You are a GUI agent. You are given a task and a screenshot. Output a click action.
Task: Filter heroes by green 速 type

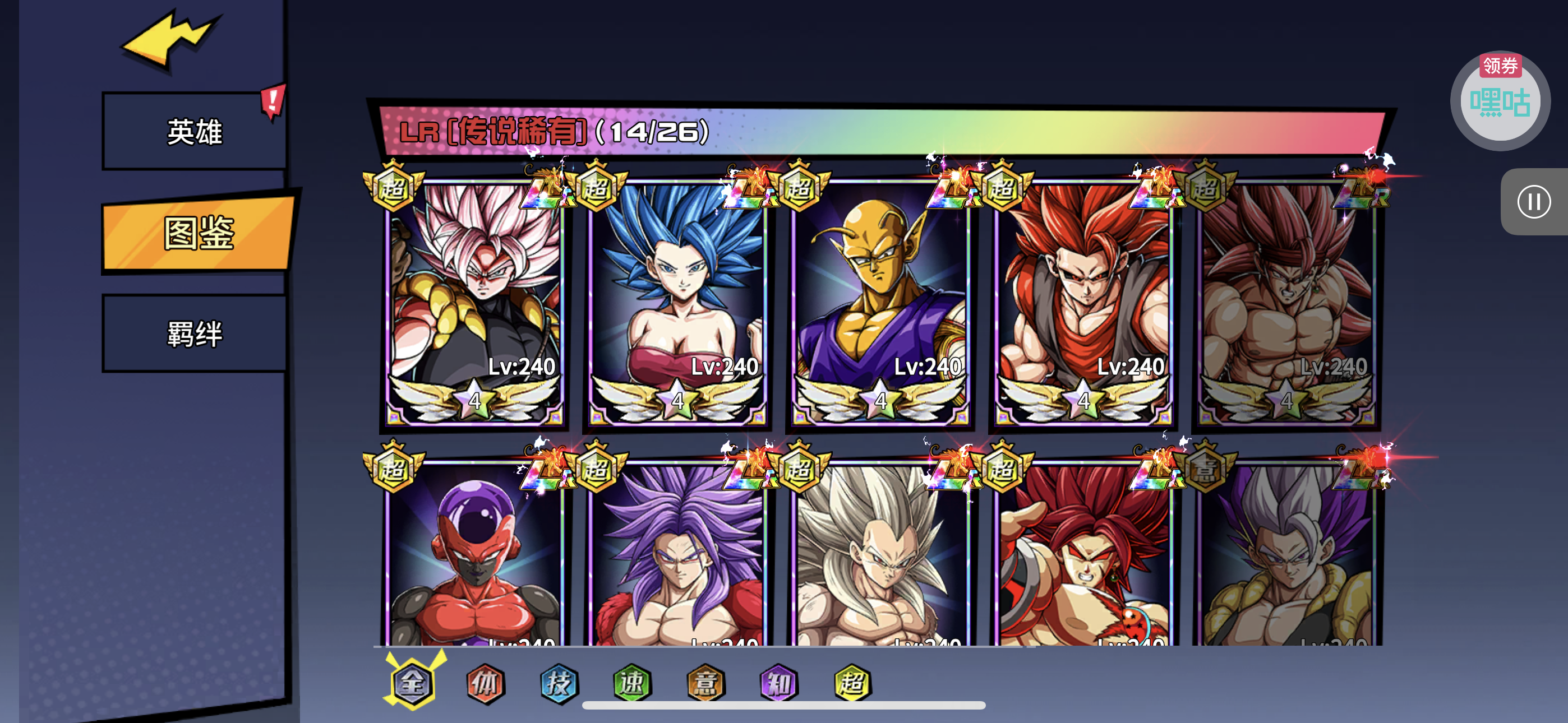point(632,683)
